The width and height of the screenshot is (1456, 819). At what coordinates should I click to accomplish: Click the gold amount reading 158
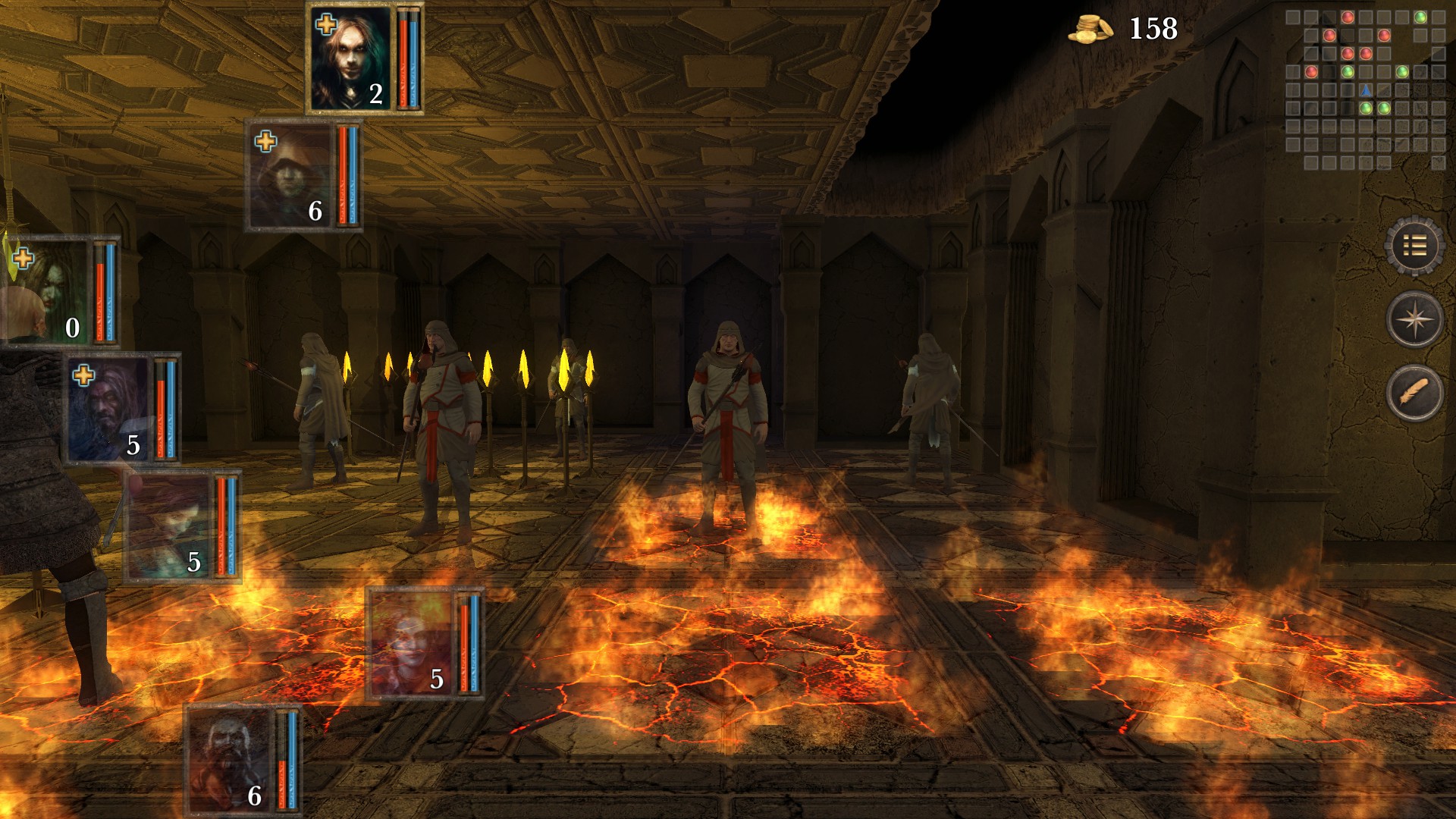[x=1153, y=29]
